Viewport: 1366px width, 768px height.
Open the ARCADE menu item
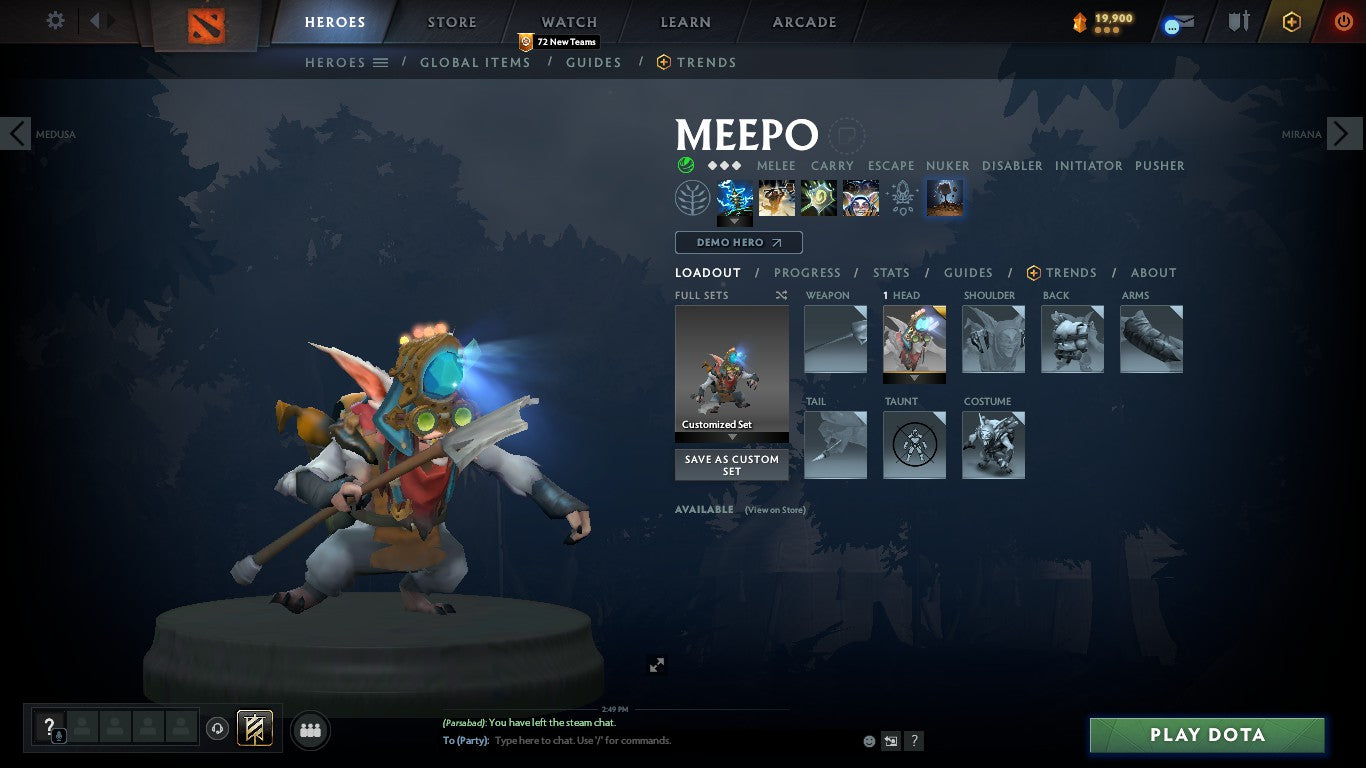[x=803, y=21]
